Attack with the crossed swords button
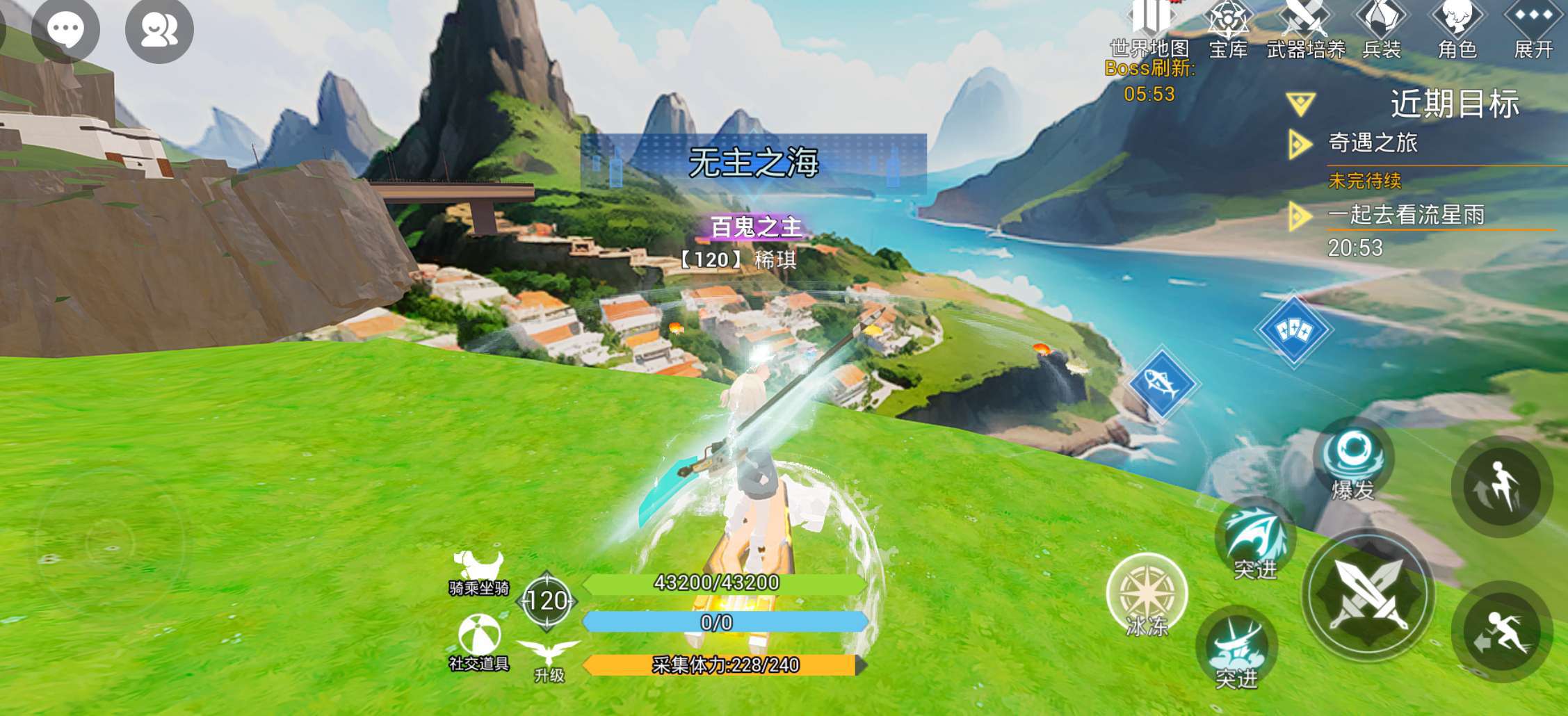This screenshot has height=716, width=1568. click(x=1368, y=595)
